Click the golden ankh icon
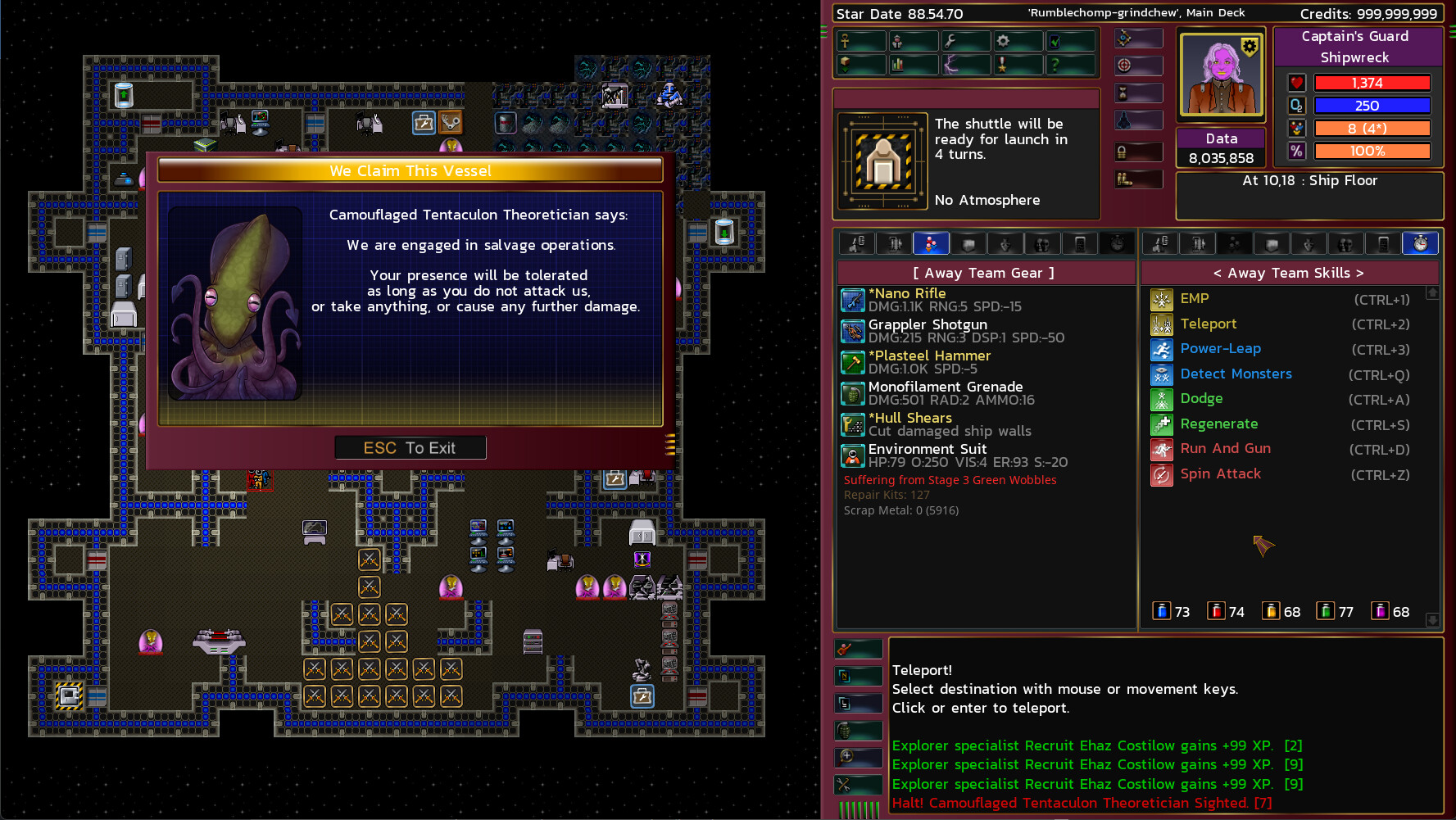Image resolution: width=1456 pixels, height=820 pixels. 845,41
